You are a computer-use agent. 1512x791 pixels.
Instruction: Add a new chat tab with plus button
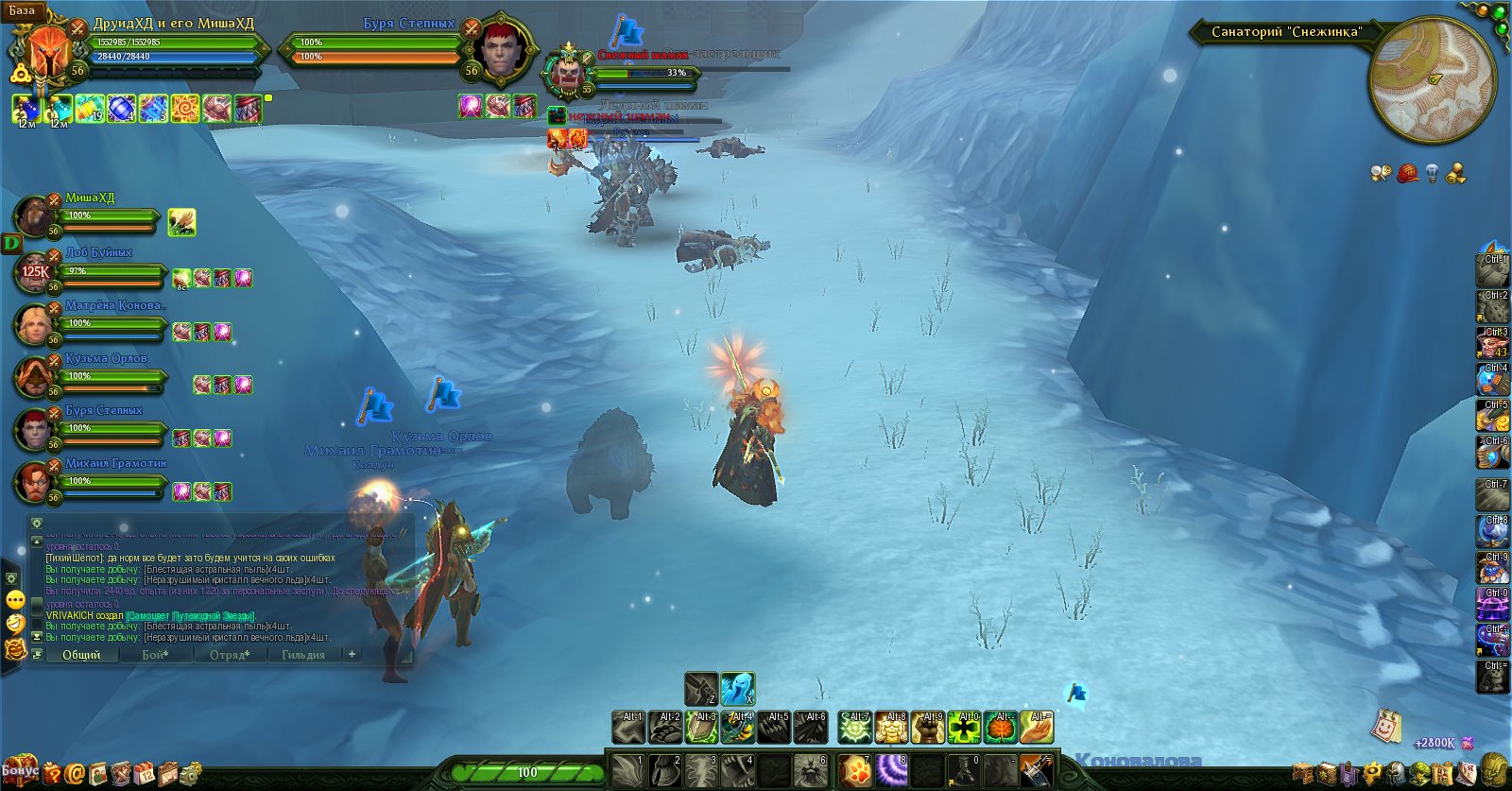click(352, 654)
